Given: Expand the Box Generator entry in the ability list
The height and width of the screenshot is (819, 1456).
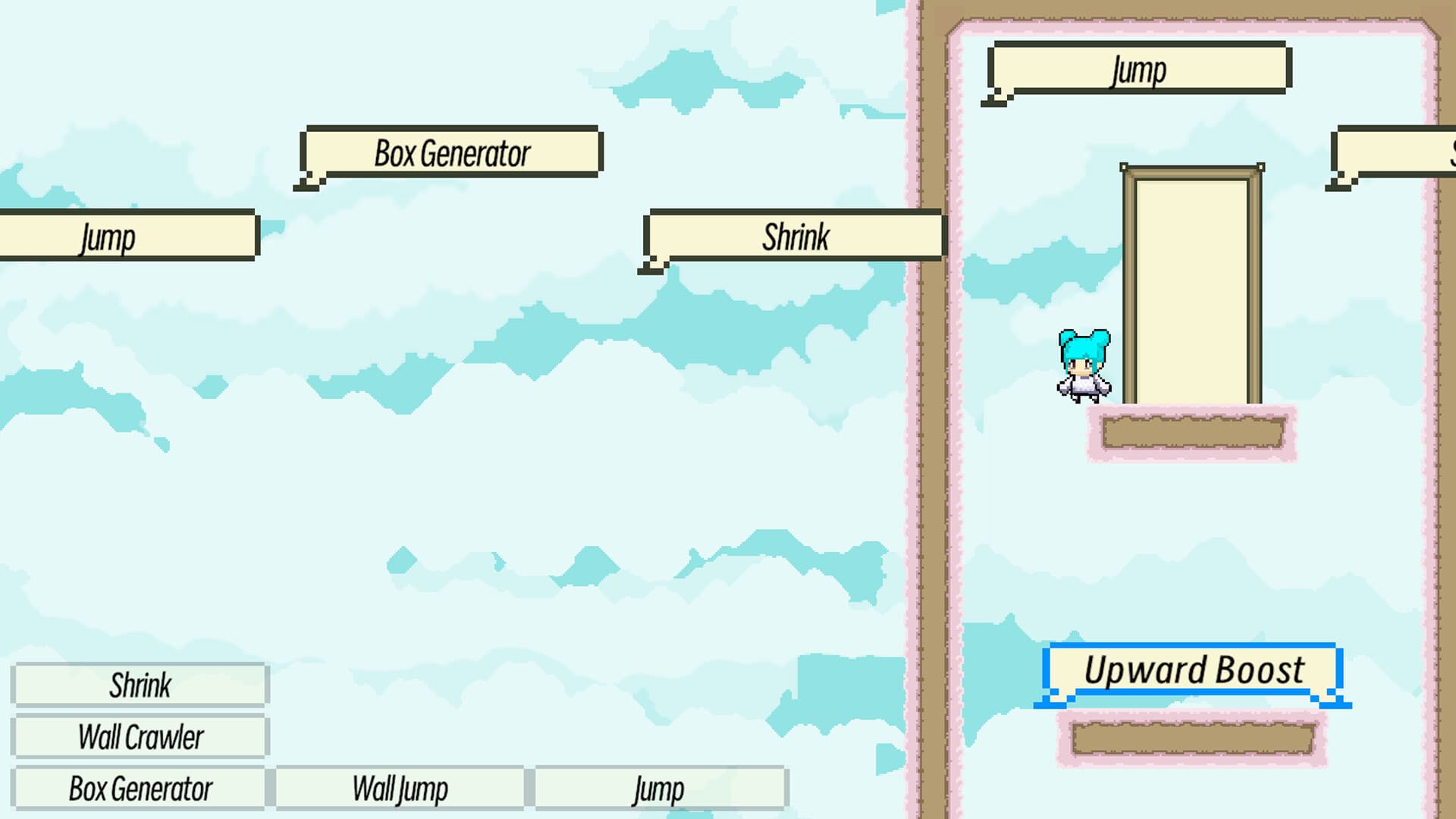Looking at the screenshot, I should pos(140,787).
